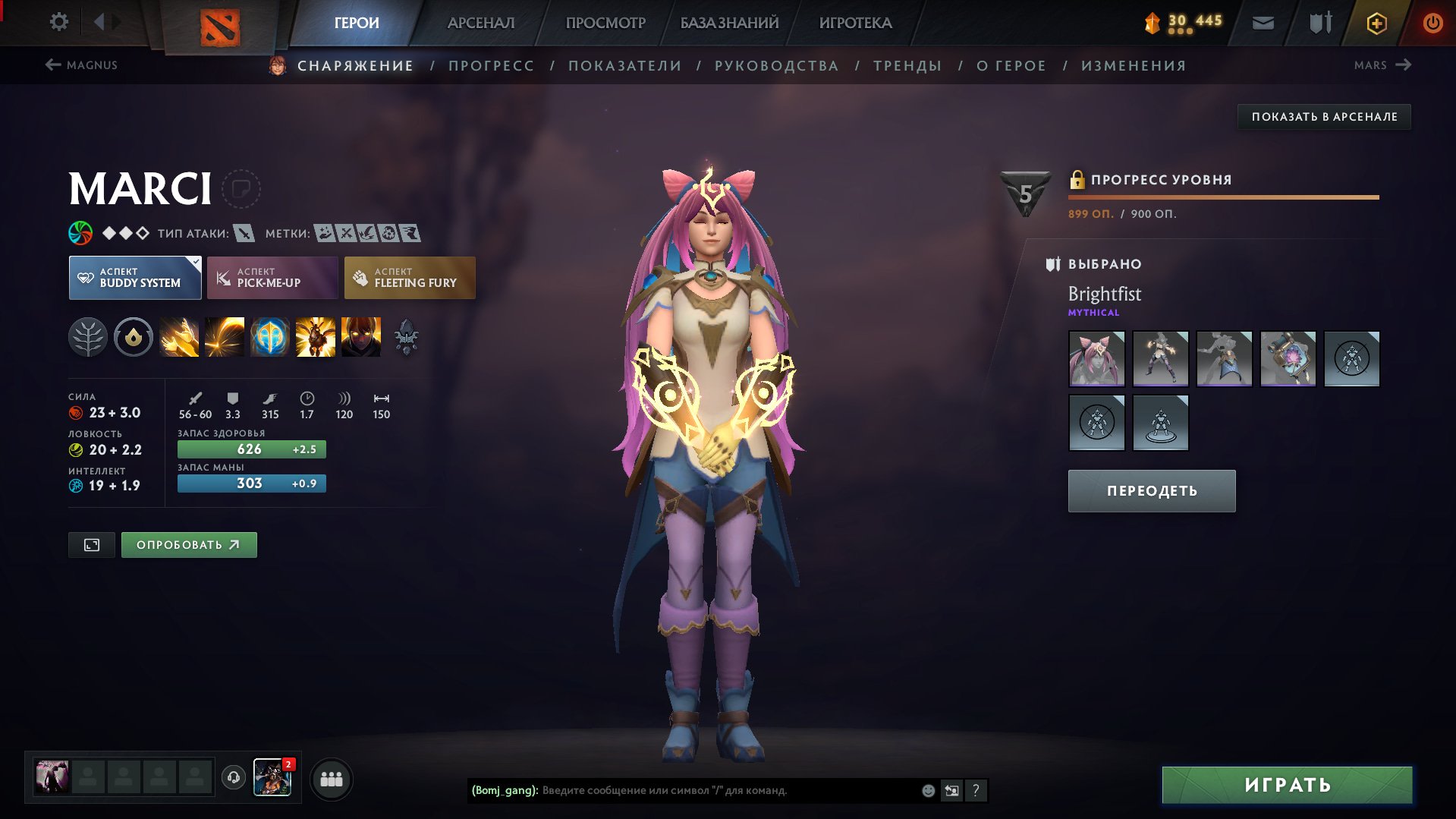Open the Просмотр tab
Viewport: 1456px width, 819px height.
click(605, 23)
